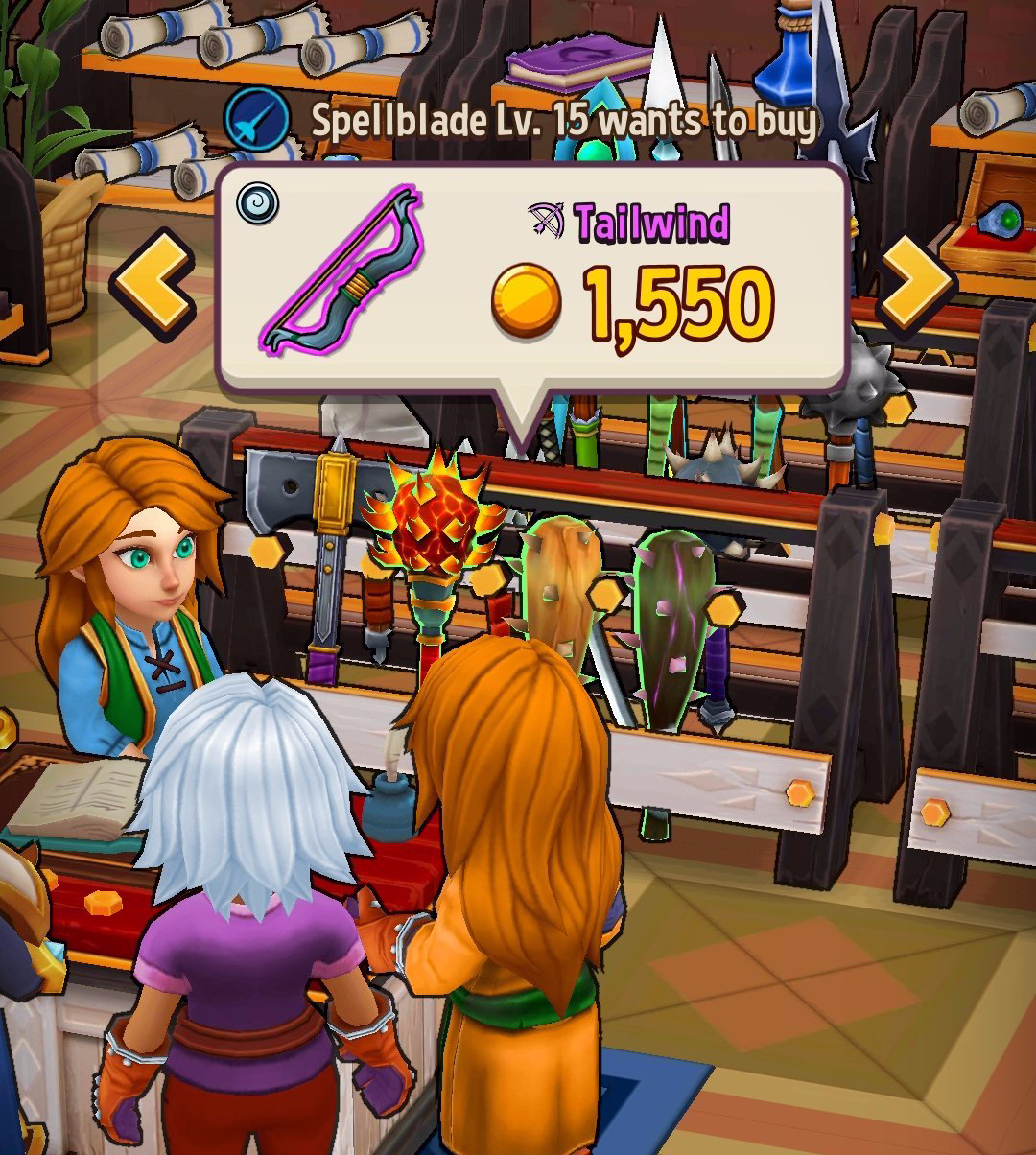Select the Spellblade class icon

coord(256,122)
